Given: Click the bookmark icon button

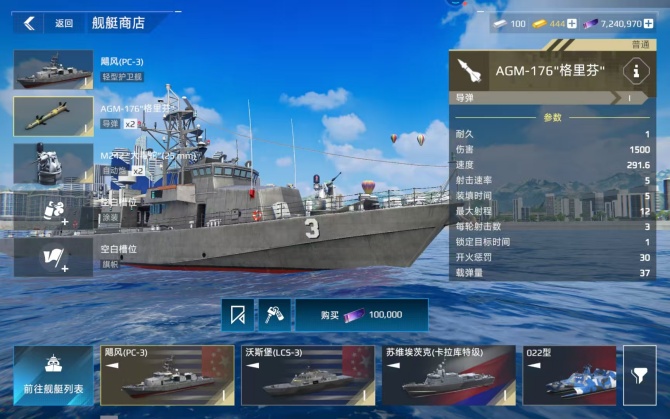Looking at the screenshot, I should point(237,314).
